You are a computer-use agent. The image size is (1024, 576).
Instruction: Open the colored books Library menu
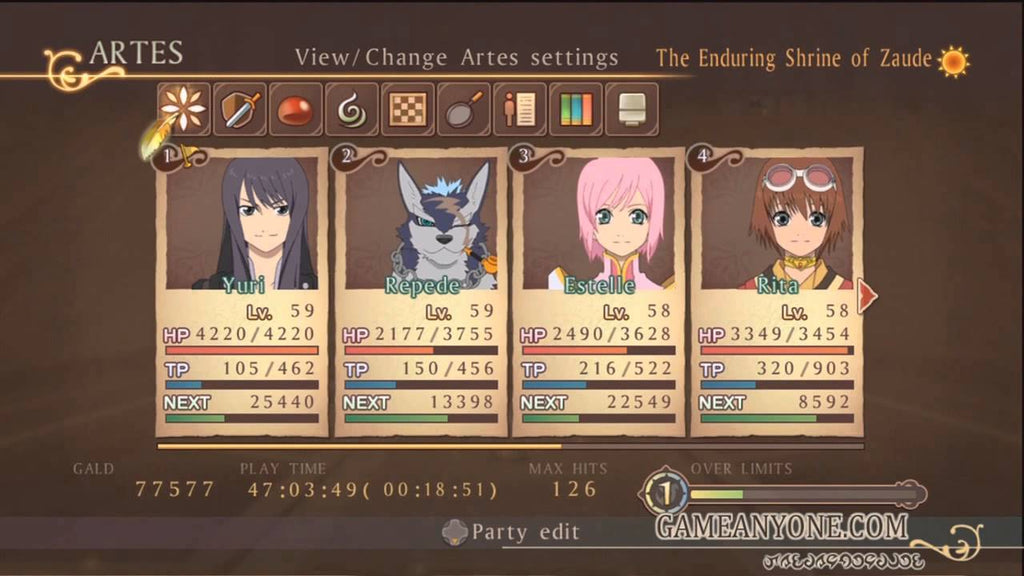click(x=576, y=109)
